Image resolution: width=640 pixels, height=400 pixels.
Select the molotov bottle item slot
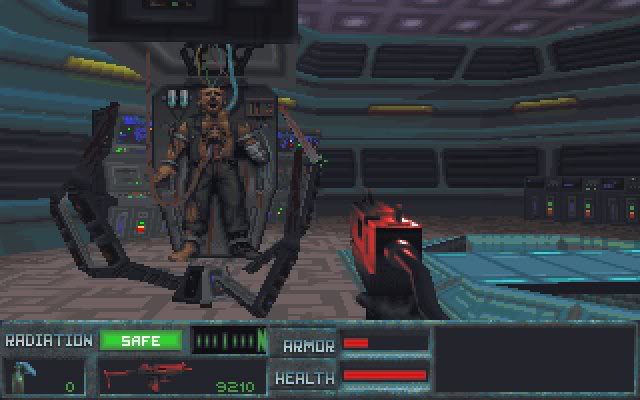[44, 378]
